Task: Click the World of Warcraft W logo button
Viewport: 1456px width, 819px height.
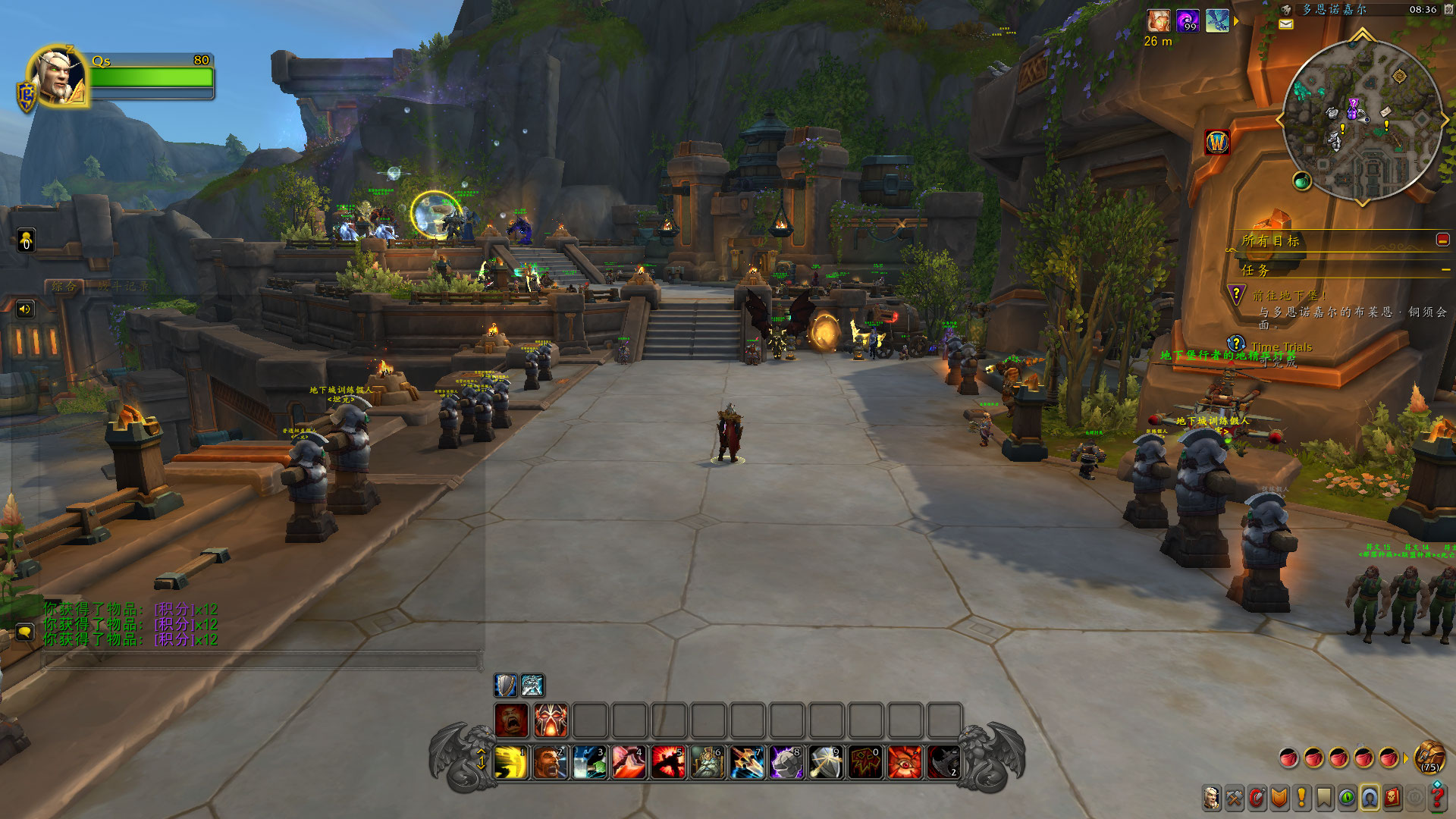Action: click(1217, 143)
